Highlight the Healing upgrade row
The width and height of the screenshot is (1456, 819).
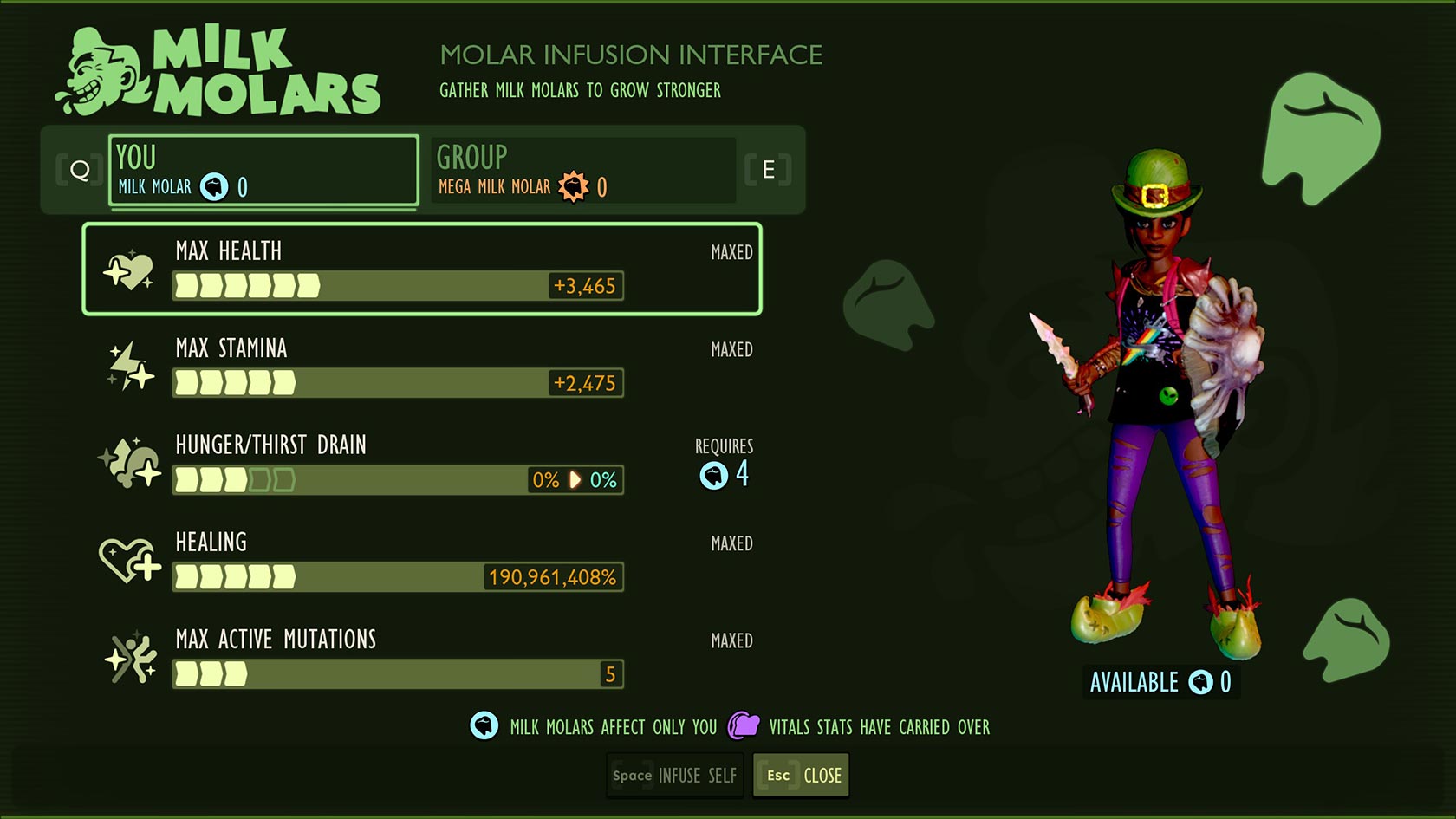[x=422, y=560]
